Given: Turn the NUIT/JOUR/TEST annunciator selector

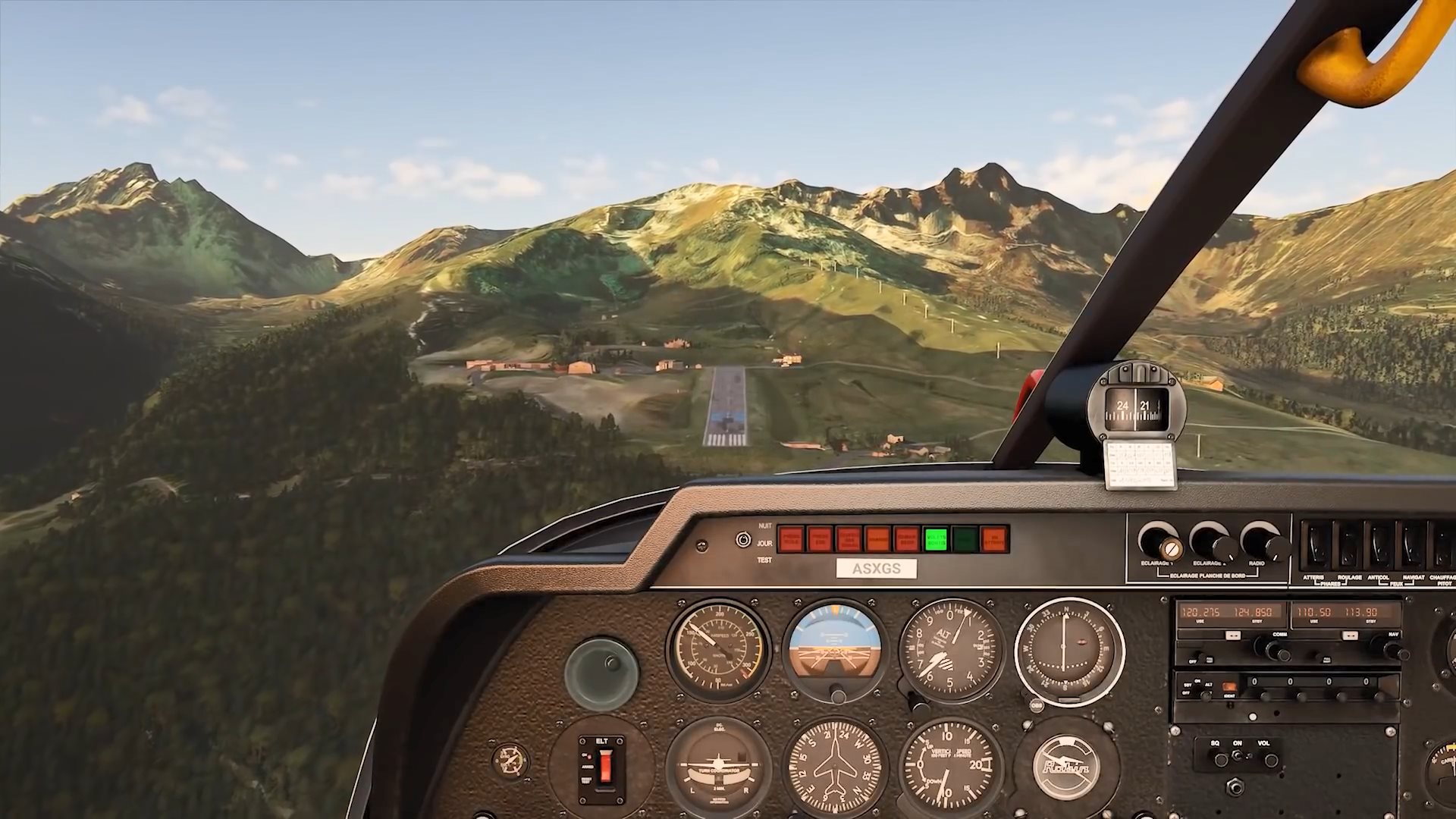Looking at the screenshot, I should tap(743, 540).
